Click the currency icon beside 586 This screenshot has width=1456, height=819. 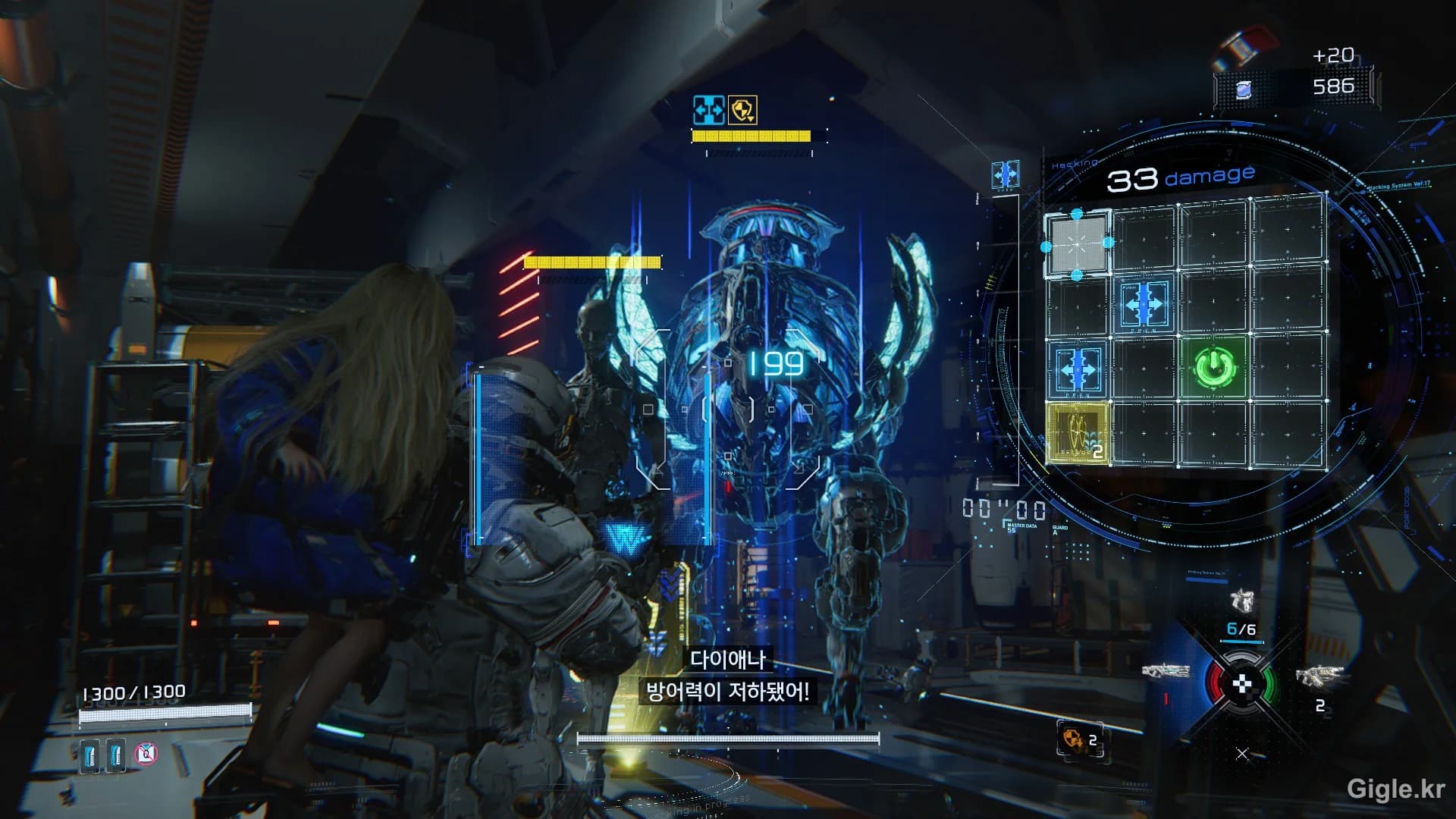click(1243, 89)
